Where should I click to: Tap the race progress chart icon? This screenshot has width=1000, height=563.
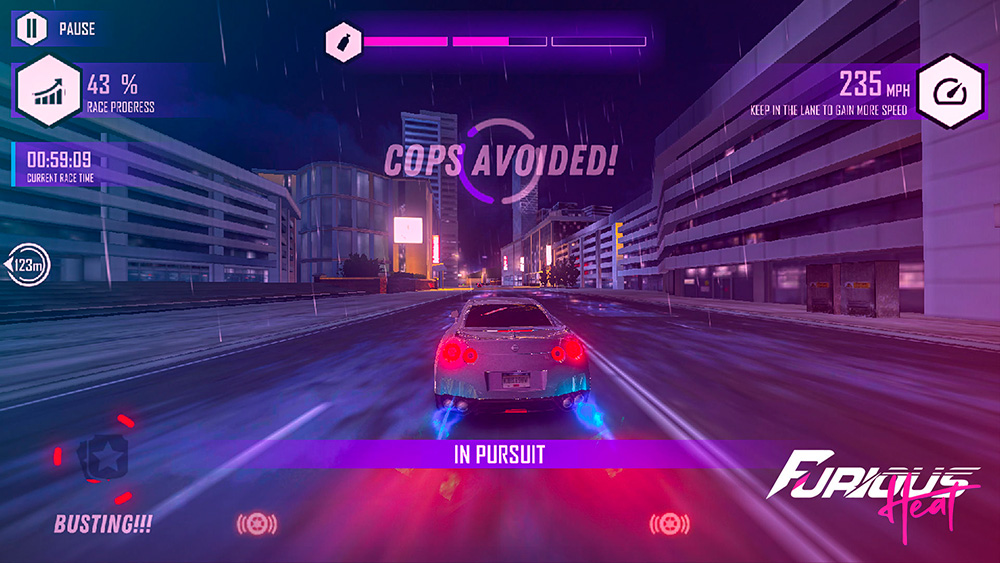click(48, 92)
